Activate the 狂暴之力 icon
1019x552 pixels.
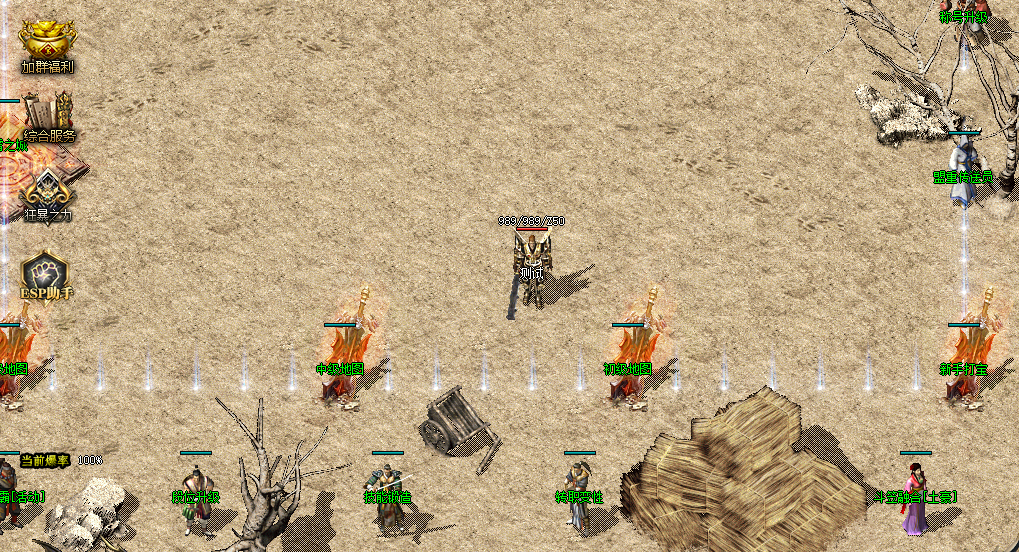[47, 192]
